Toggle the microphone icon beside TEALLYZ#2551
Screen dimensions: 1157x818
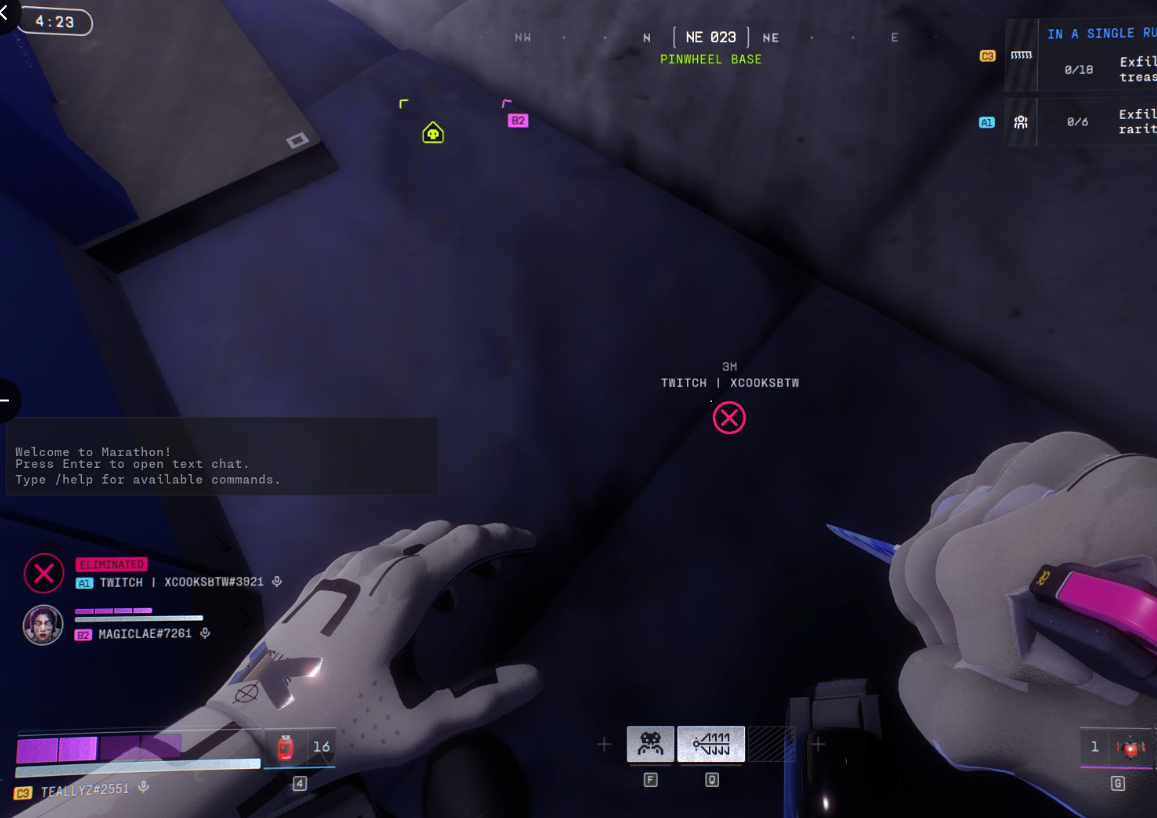[144, 787]
